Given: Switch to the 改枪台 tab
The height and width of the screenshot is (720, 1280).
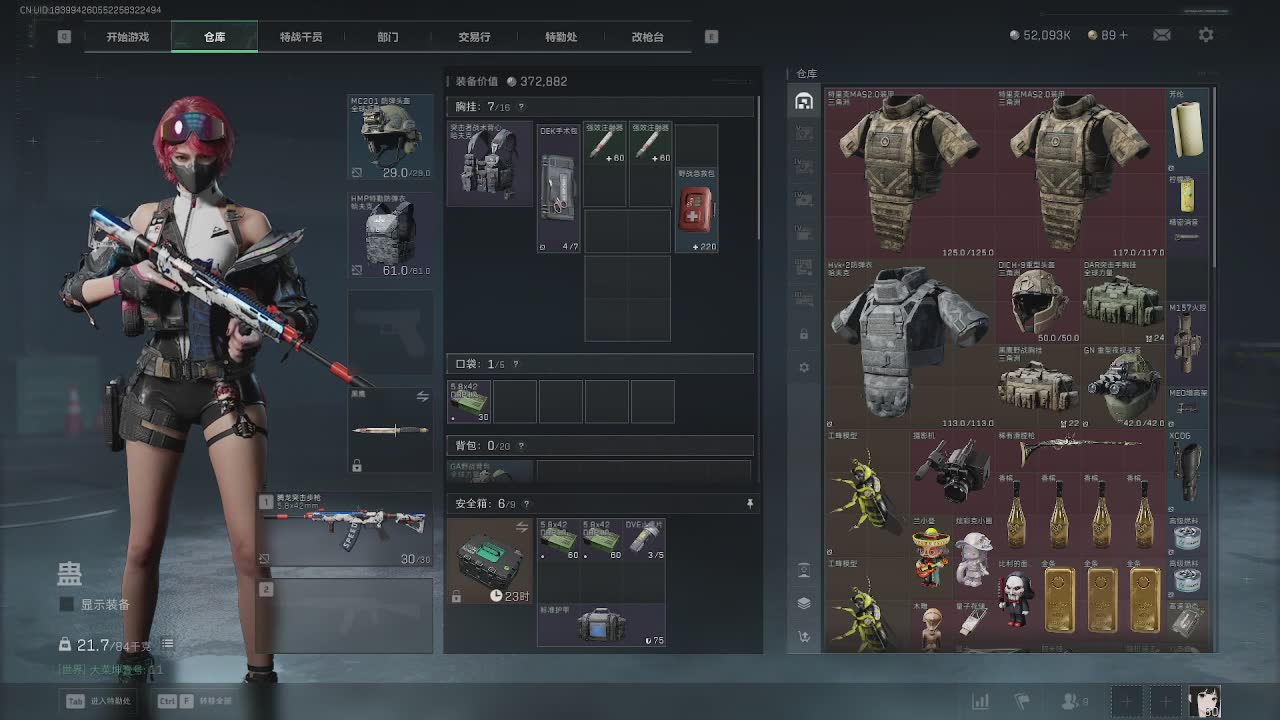Looking at the screenshot, I should coord(647,37).
